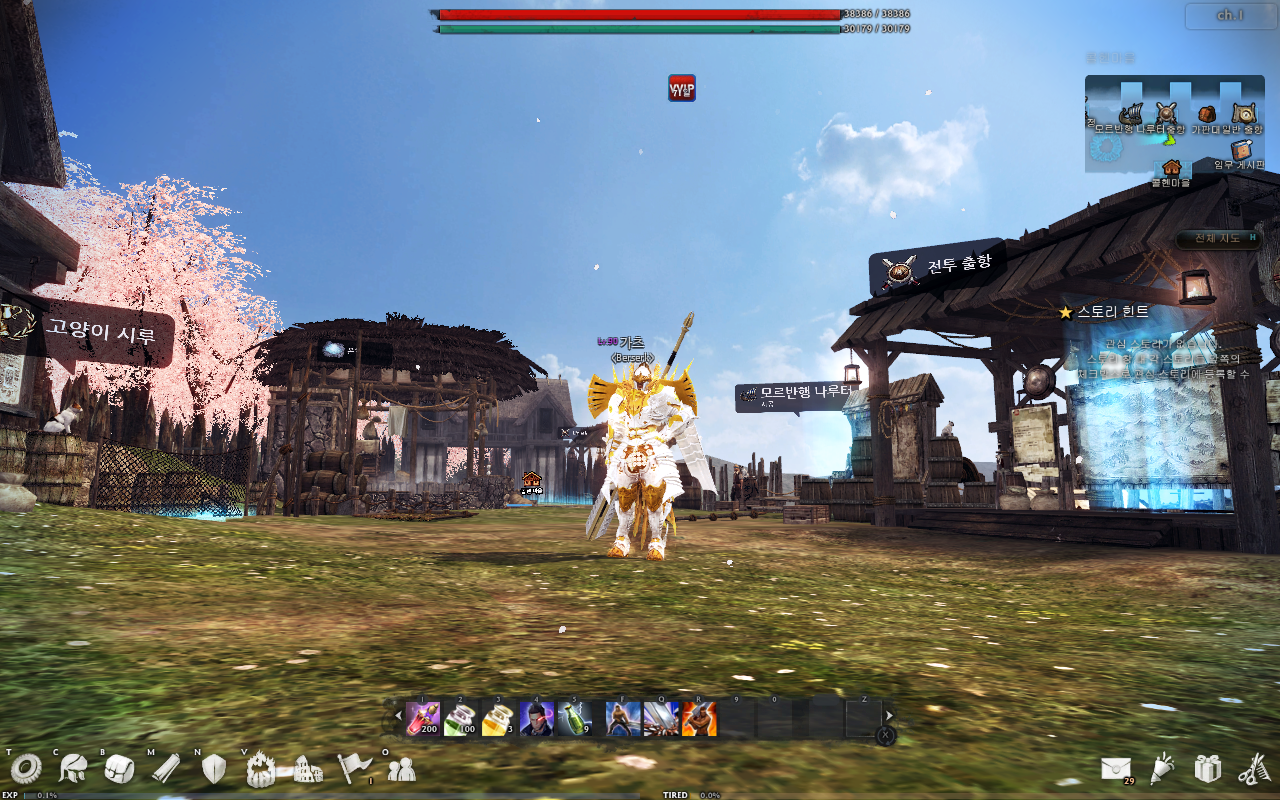Image resolution: width=1280 pixels, height=800 pixels.
Task: Click the town building icon in bottom menu
Action: [306, 770]
